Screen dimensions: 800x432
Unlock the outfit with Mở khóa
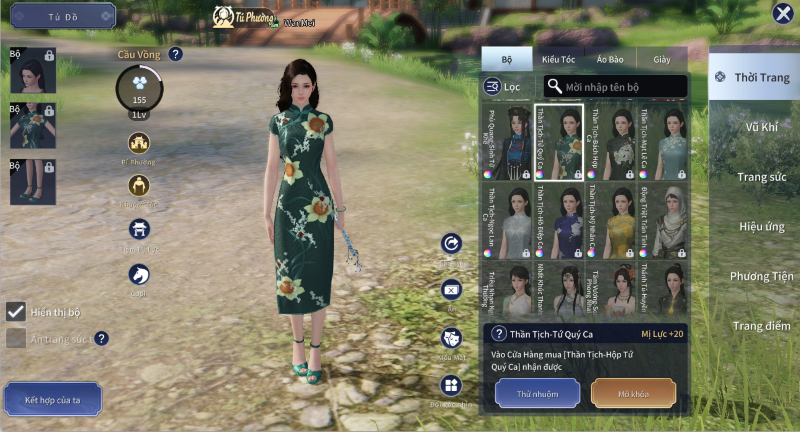(x=633, y=393)
